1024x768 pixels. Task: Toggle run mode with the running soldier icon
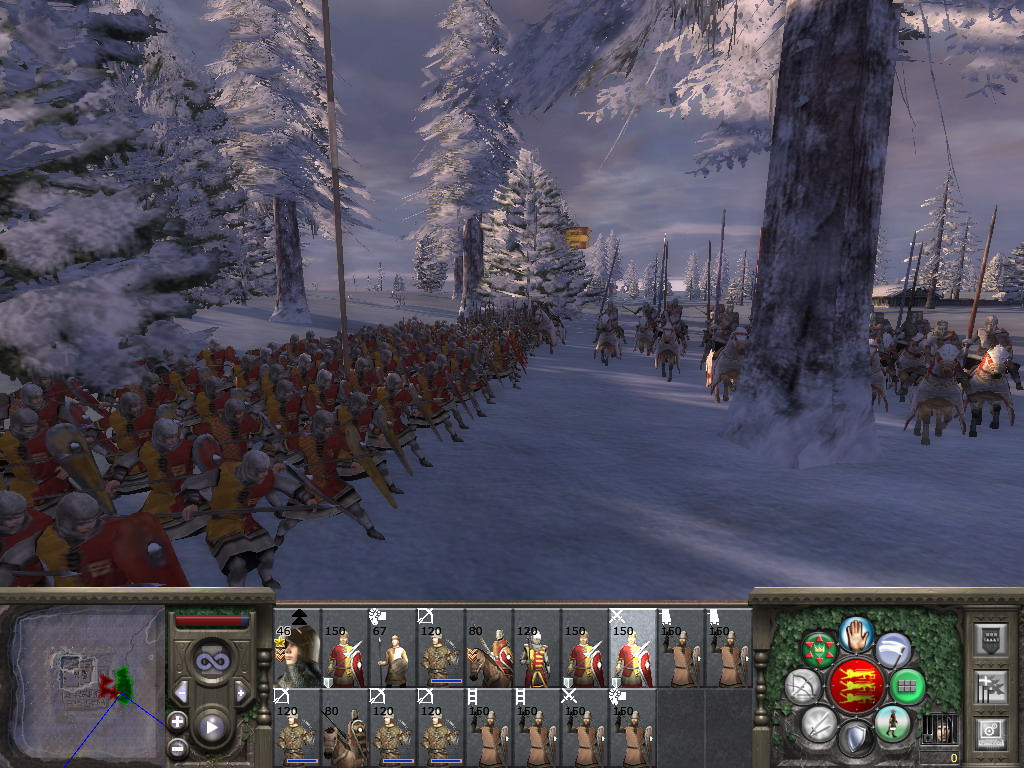[x=892, y=723]
